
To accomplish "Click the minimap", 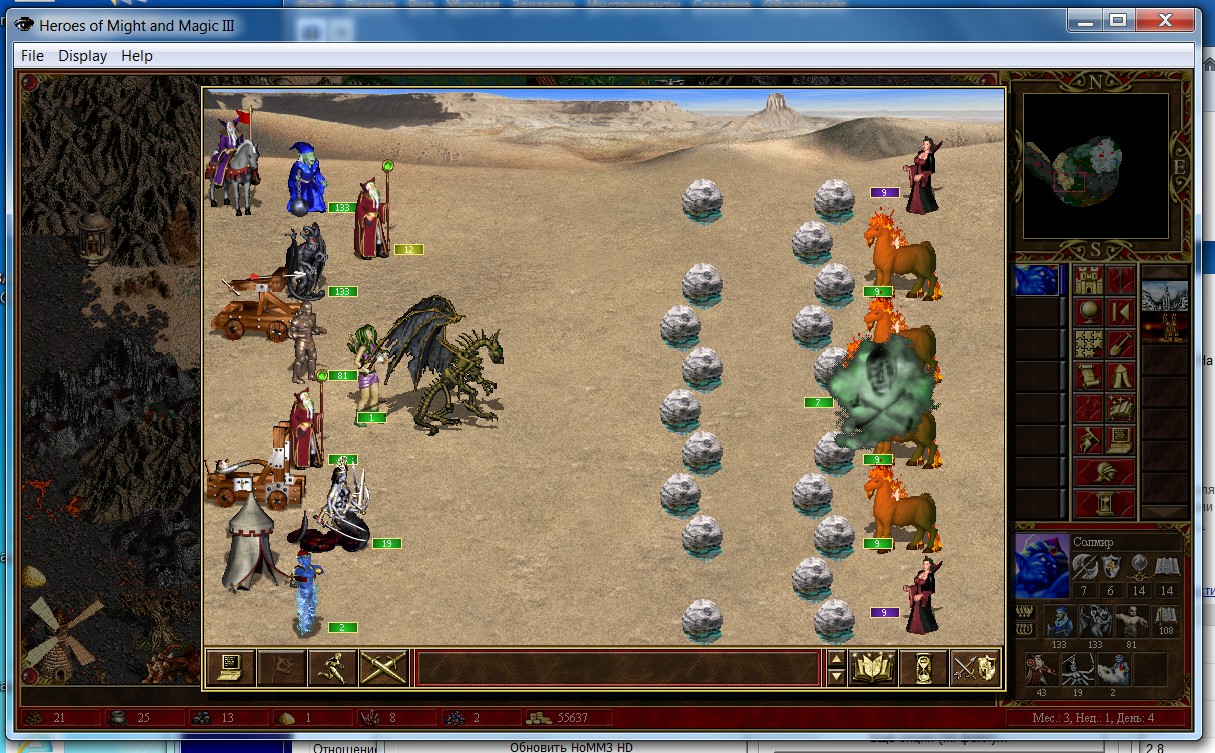I will (x=1095, y=165).
